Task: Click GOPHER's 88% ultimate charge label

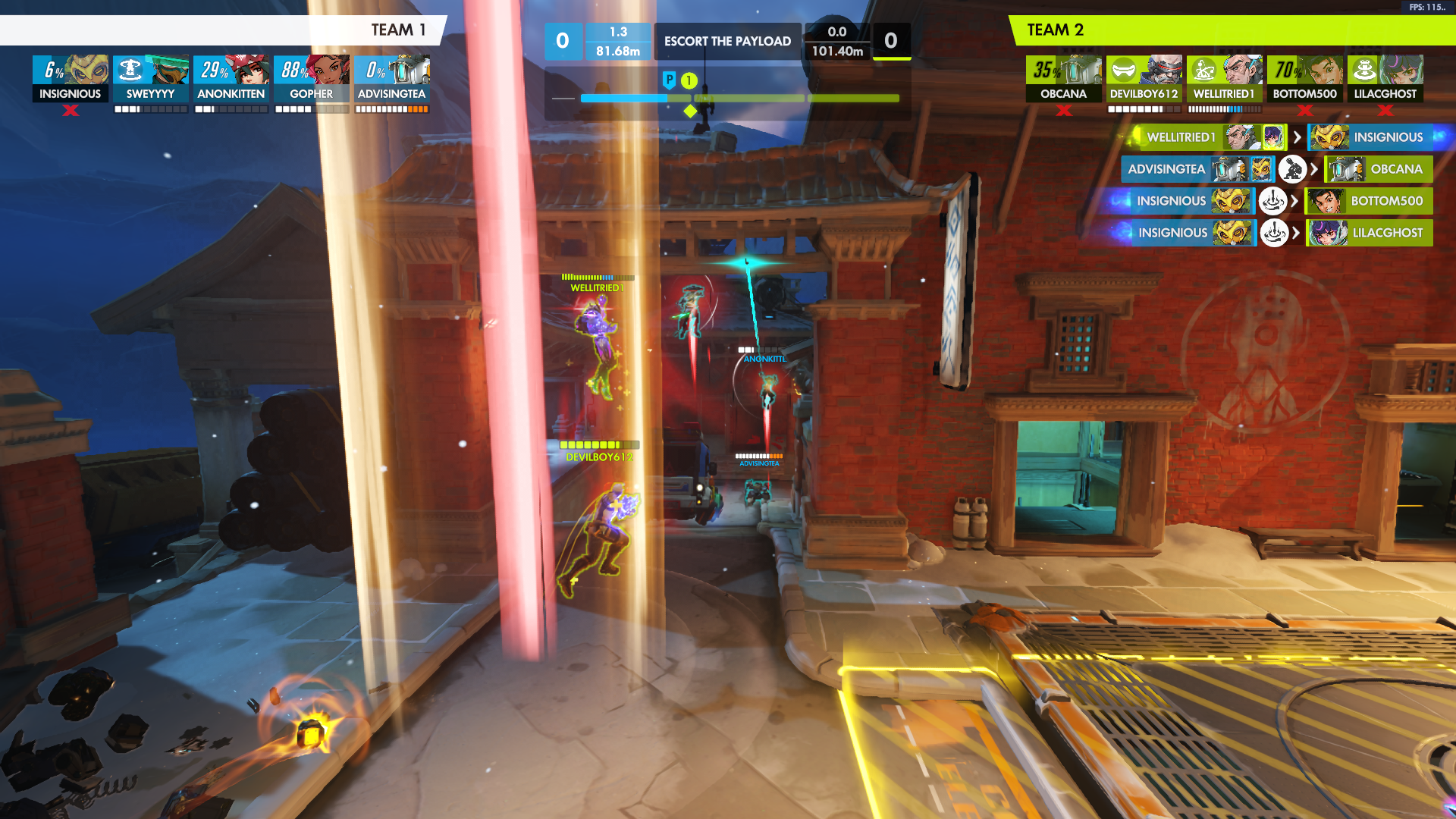Action: (296, 70)
